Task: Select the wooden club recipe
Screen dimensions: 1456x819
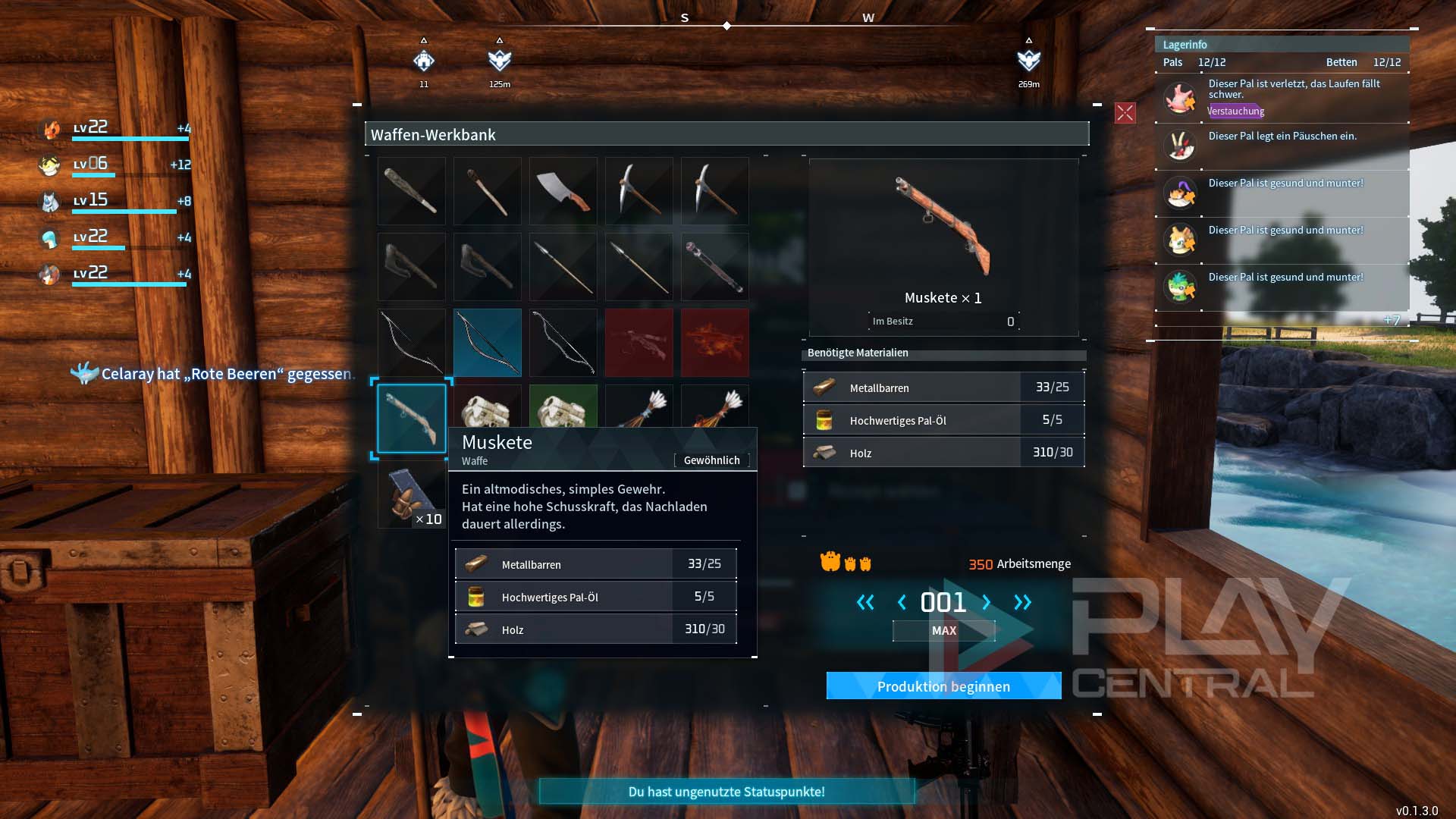Action: 412,190
